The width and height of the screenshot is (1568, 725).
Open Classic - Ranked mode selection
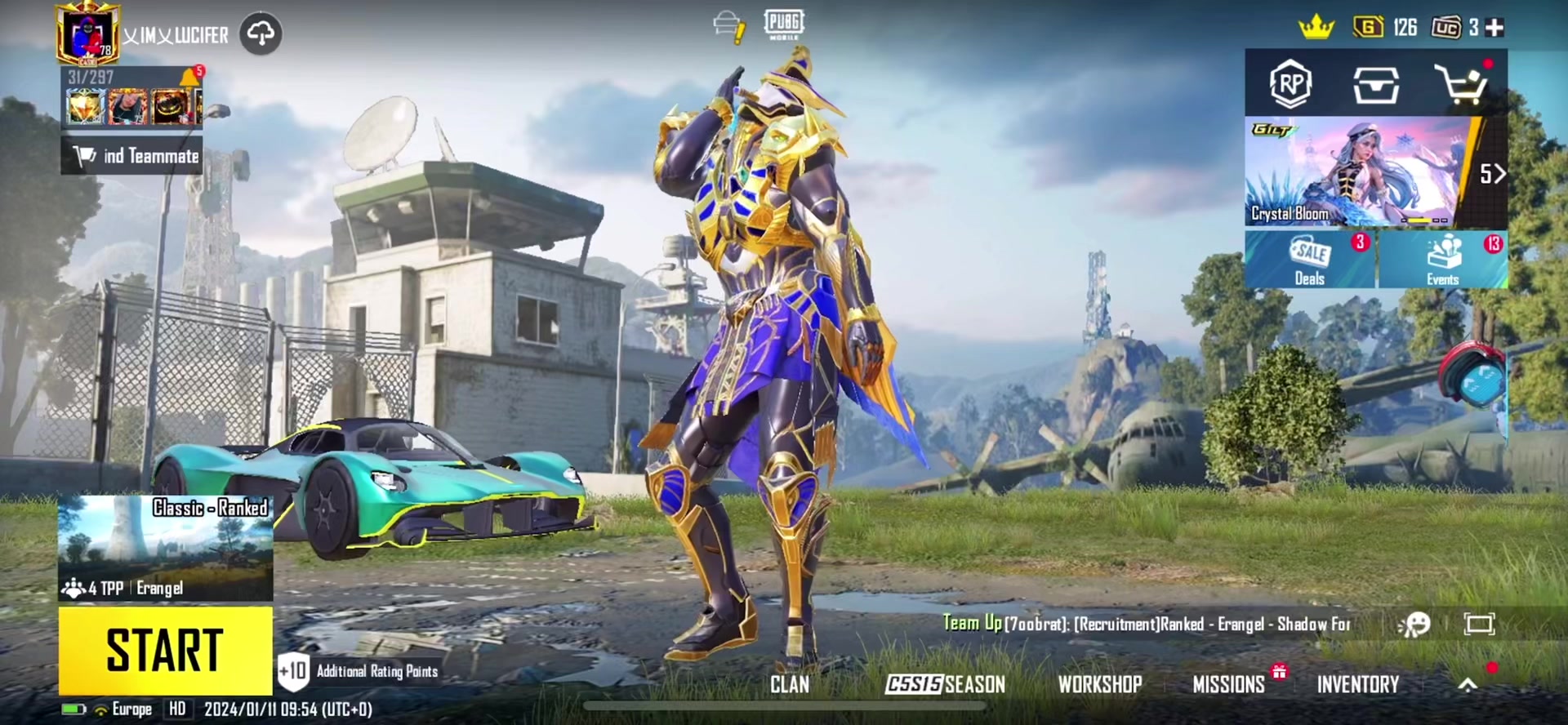[x=165, y=547]
